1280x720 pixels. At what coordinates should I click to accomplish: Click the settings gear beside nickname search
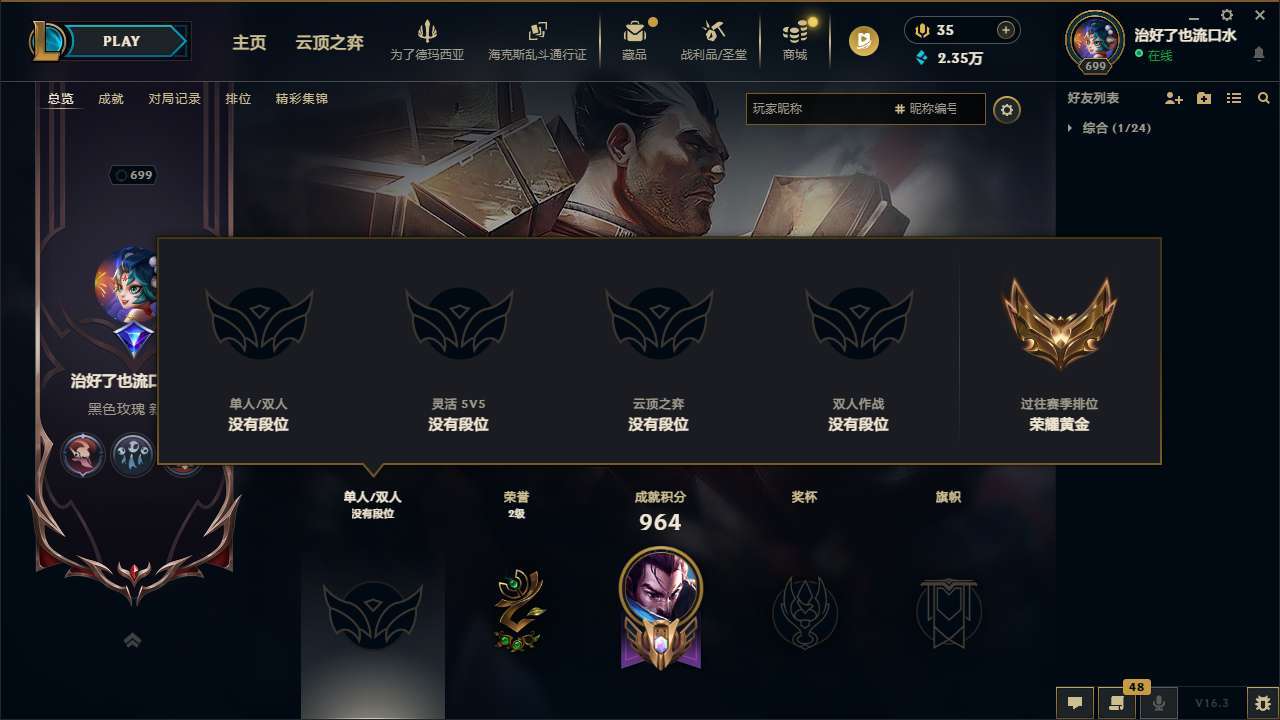1007,109
